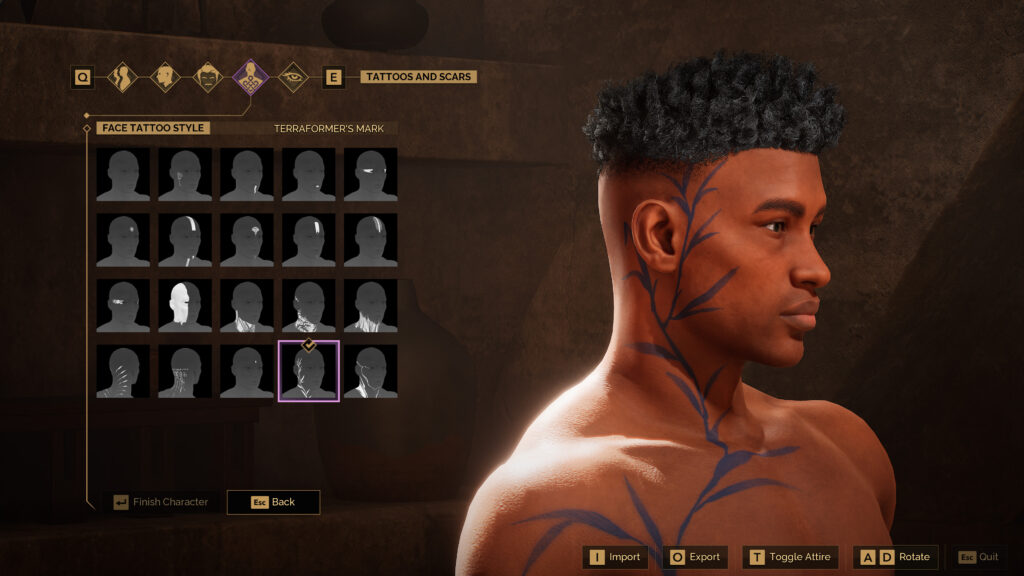Click Finish Character
Screen dimensions: 1024x576
[x=160, y=502]
